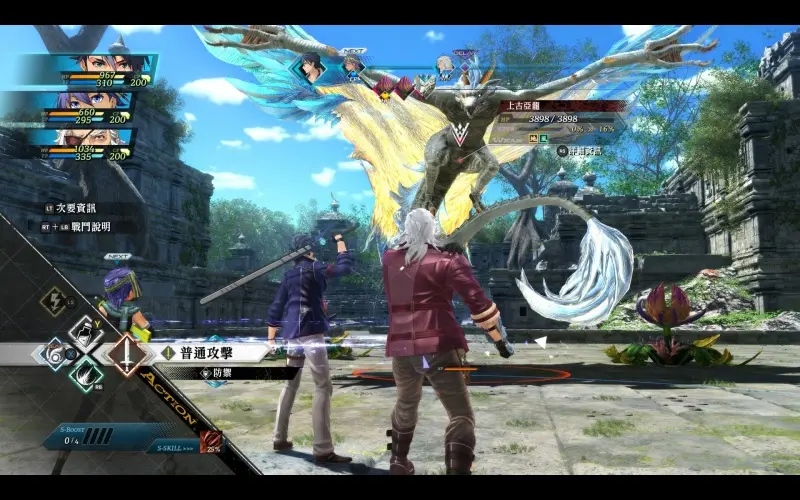Click the dark-haired hero turn order portrait
The width and height of the screenshot is (800, 500).
click(311, 67)
